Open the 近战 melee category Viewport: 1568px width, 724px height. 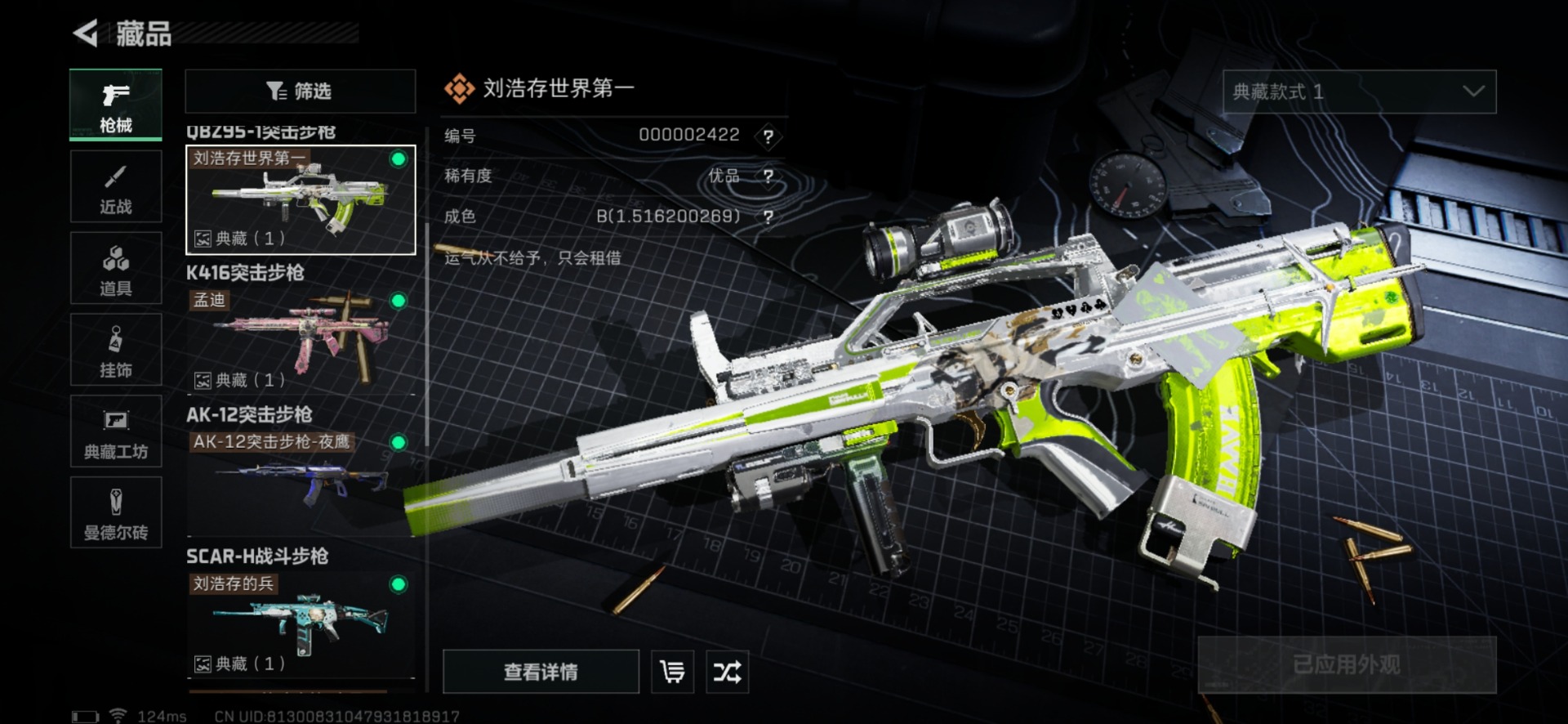pyautogui.click(x=116, y=187)
